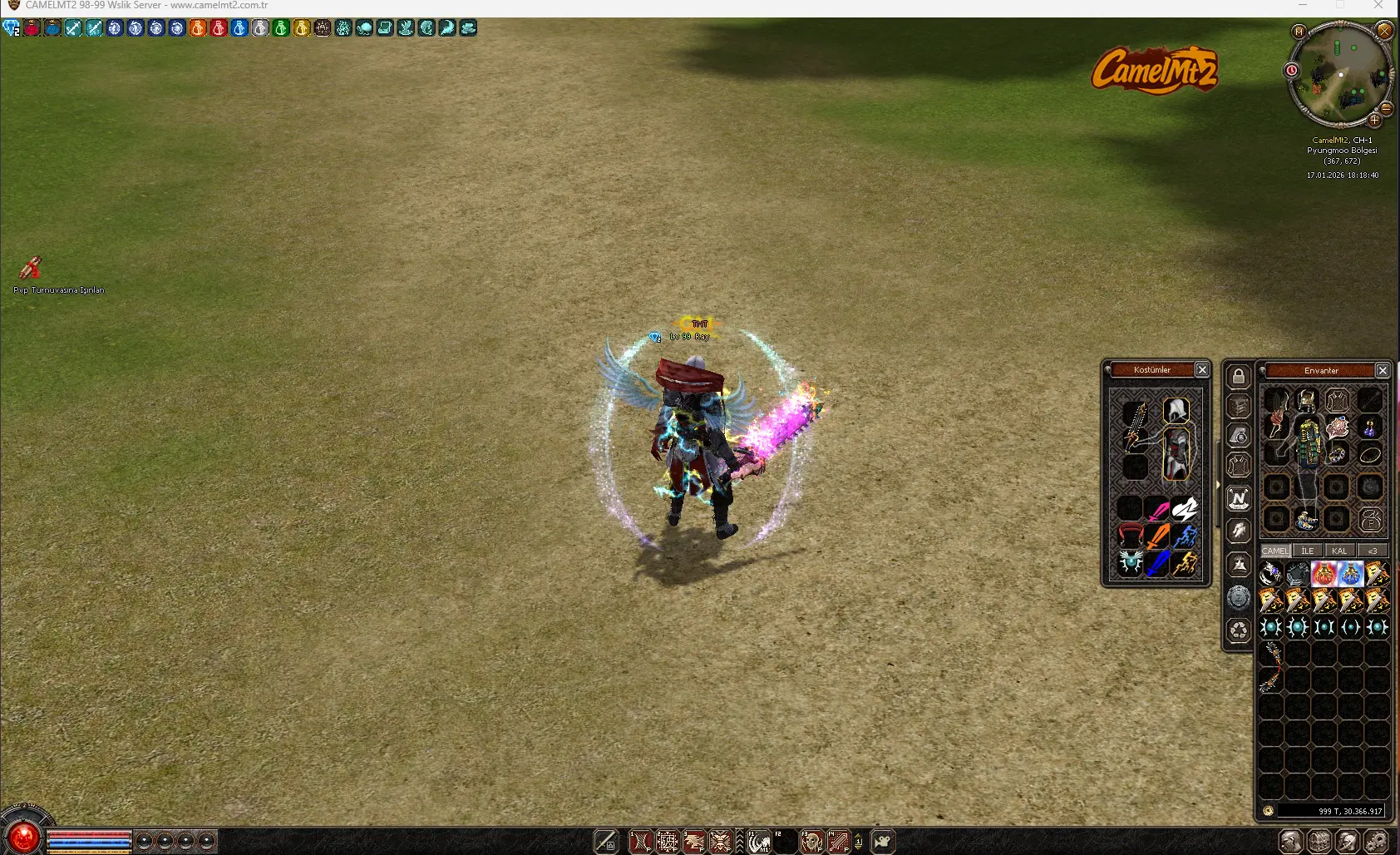This screenshot has height=855, width=1400.
Task: Click the recycle button beside inventory
Action: [1239, 630]
